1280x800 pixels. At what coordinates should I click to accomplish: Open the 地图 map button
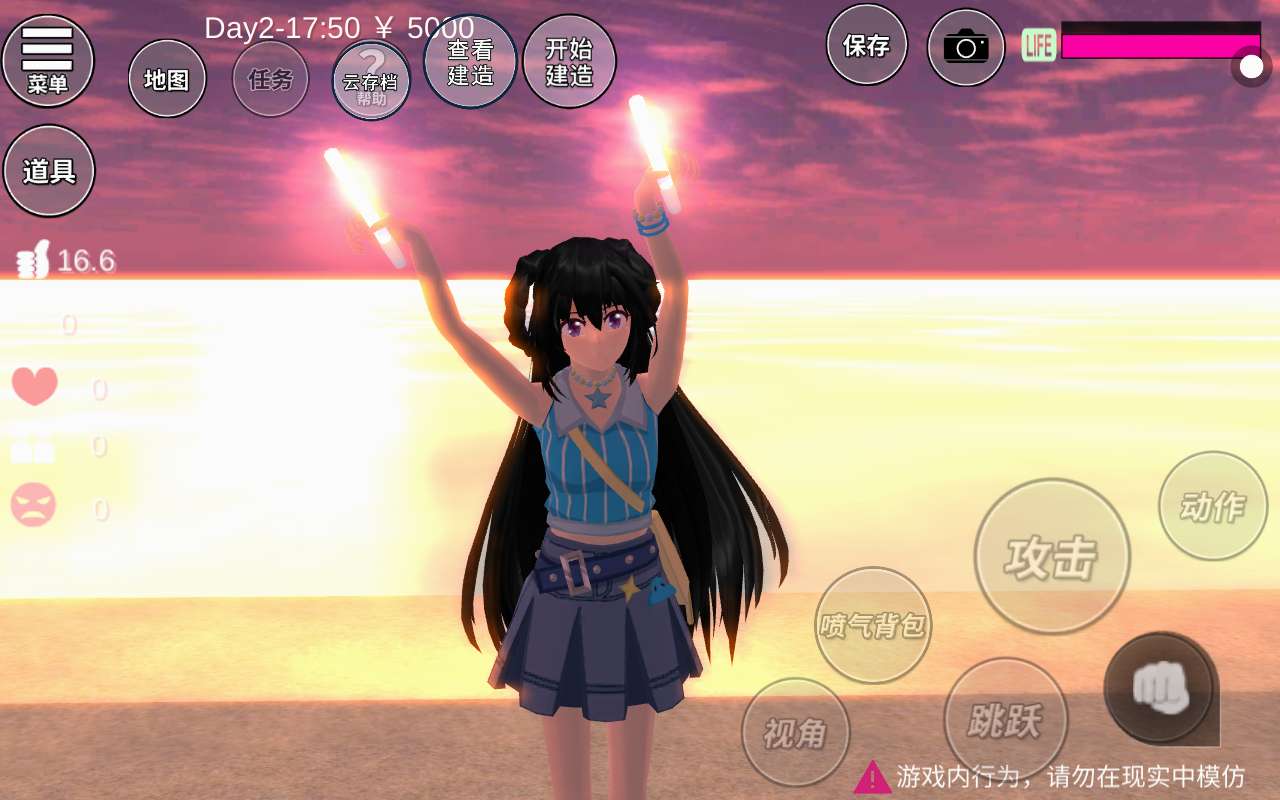[167, 79]
